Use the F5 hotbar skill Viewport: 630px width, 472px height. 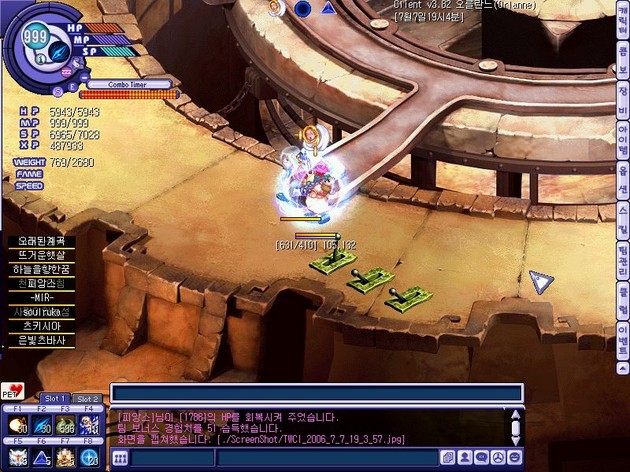click(19, 457)
